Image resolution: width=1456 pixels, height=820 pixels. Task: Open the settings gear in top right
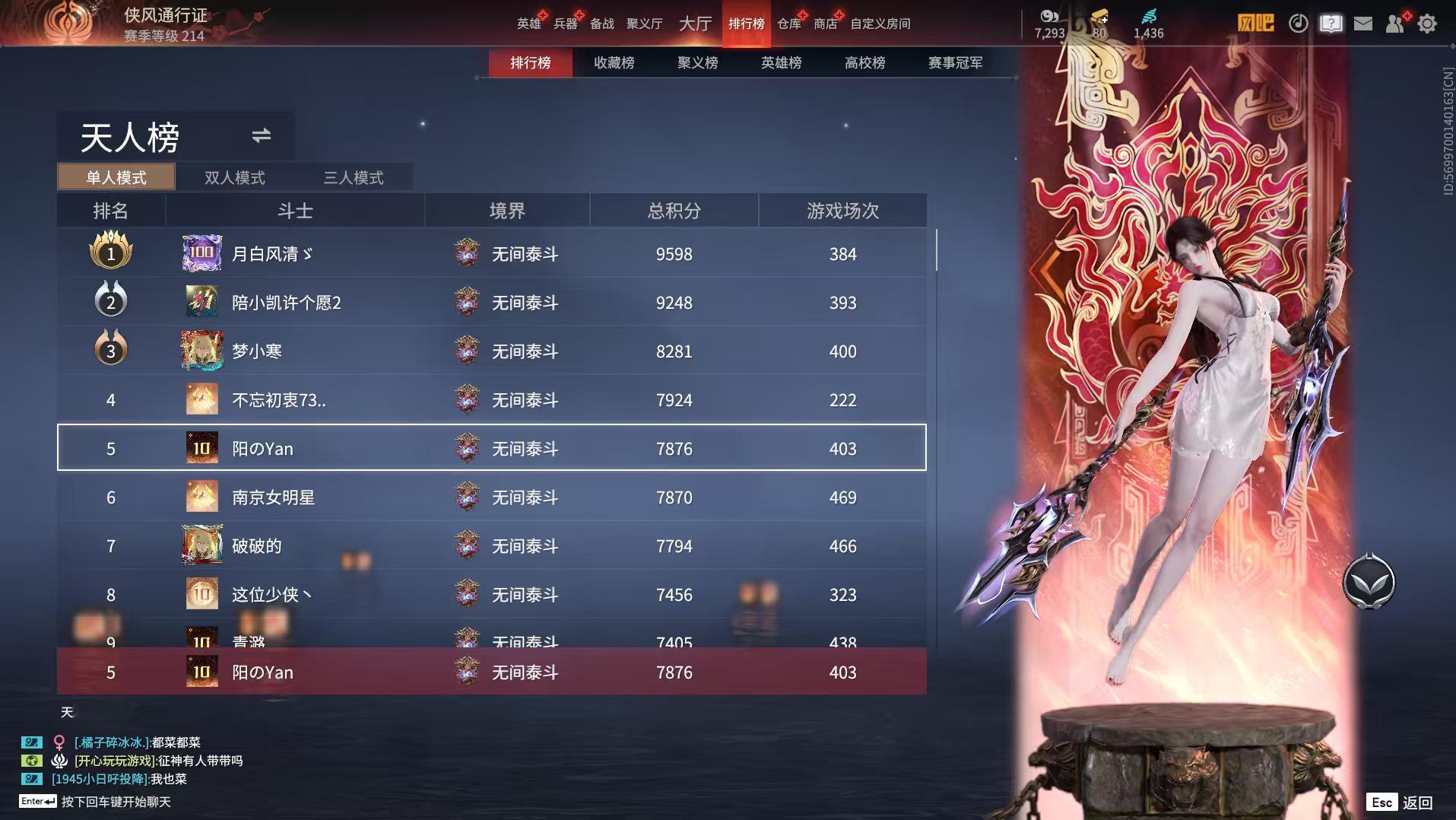point(1428,24)
